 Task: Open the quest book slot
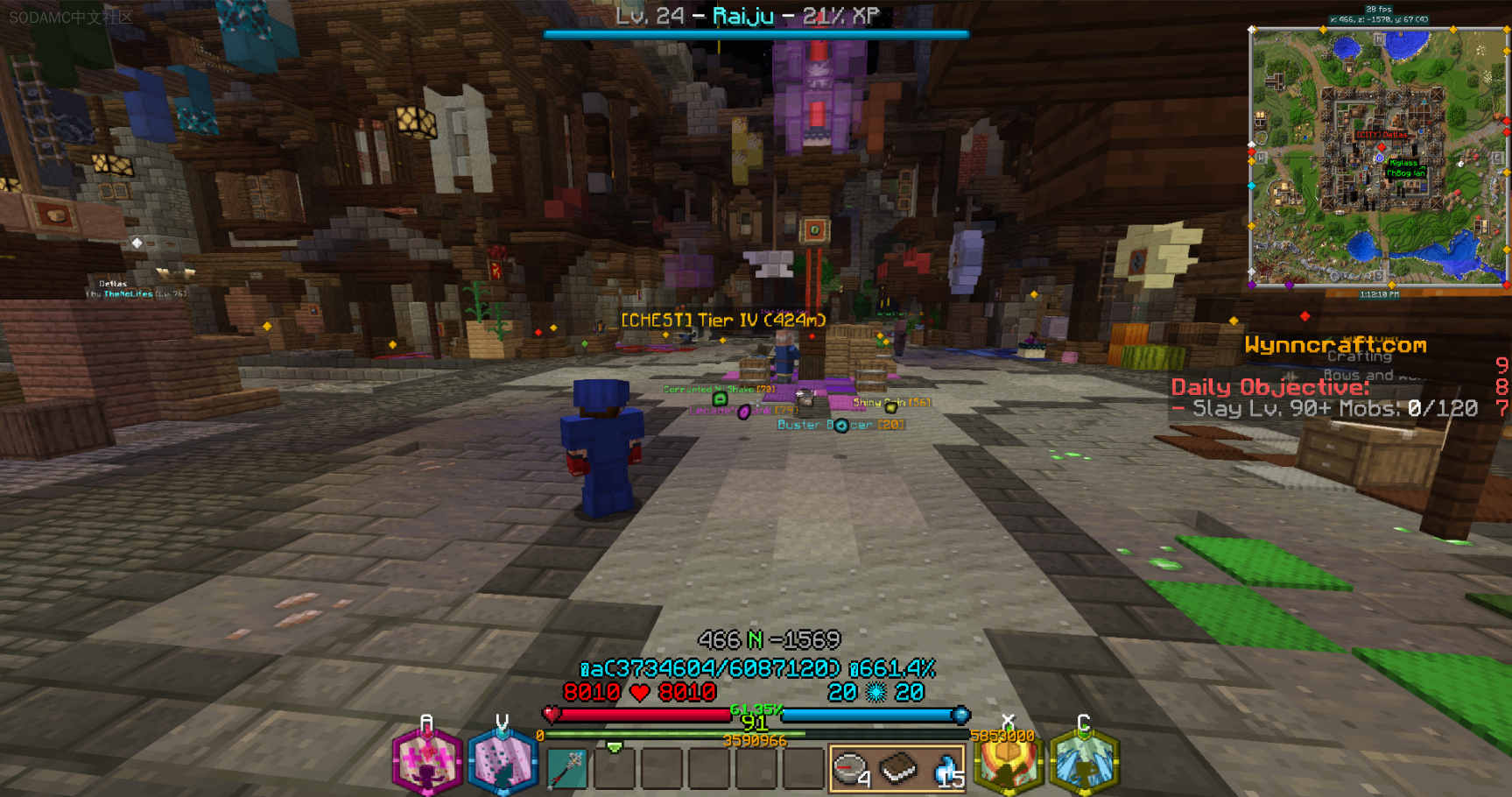(897, 768)
